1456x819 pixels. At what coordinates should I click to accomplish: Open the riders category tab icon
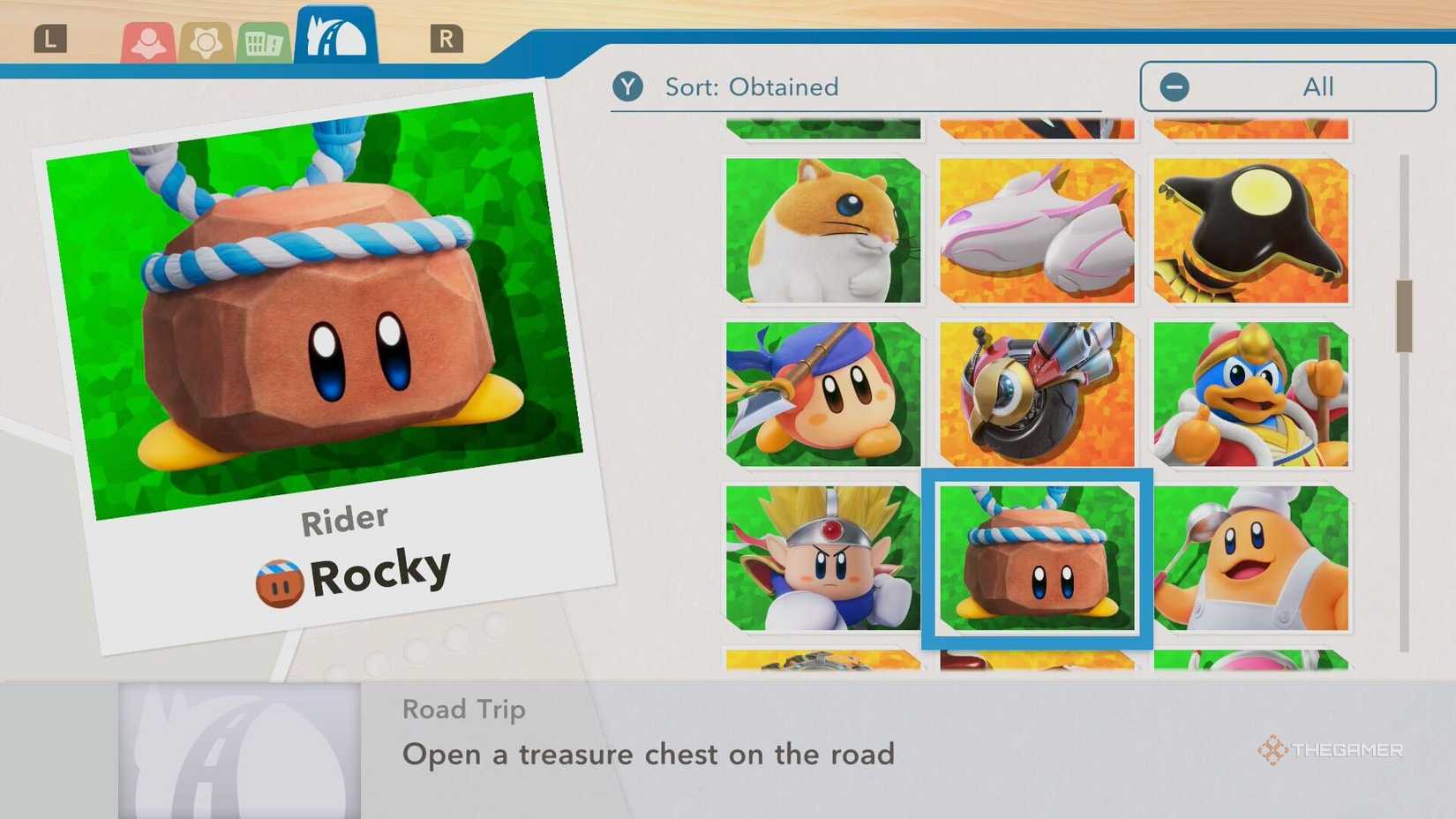[x=146, y=40]
